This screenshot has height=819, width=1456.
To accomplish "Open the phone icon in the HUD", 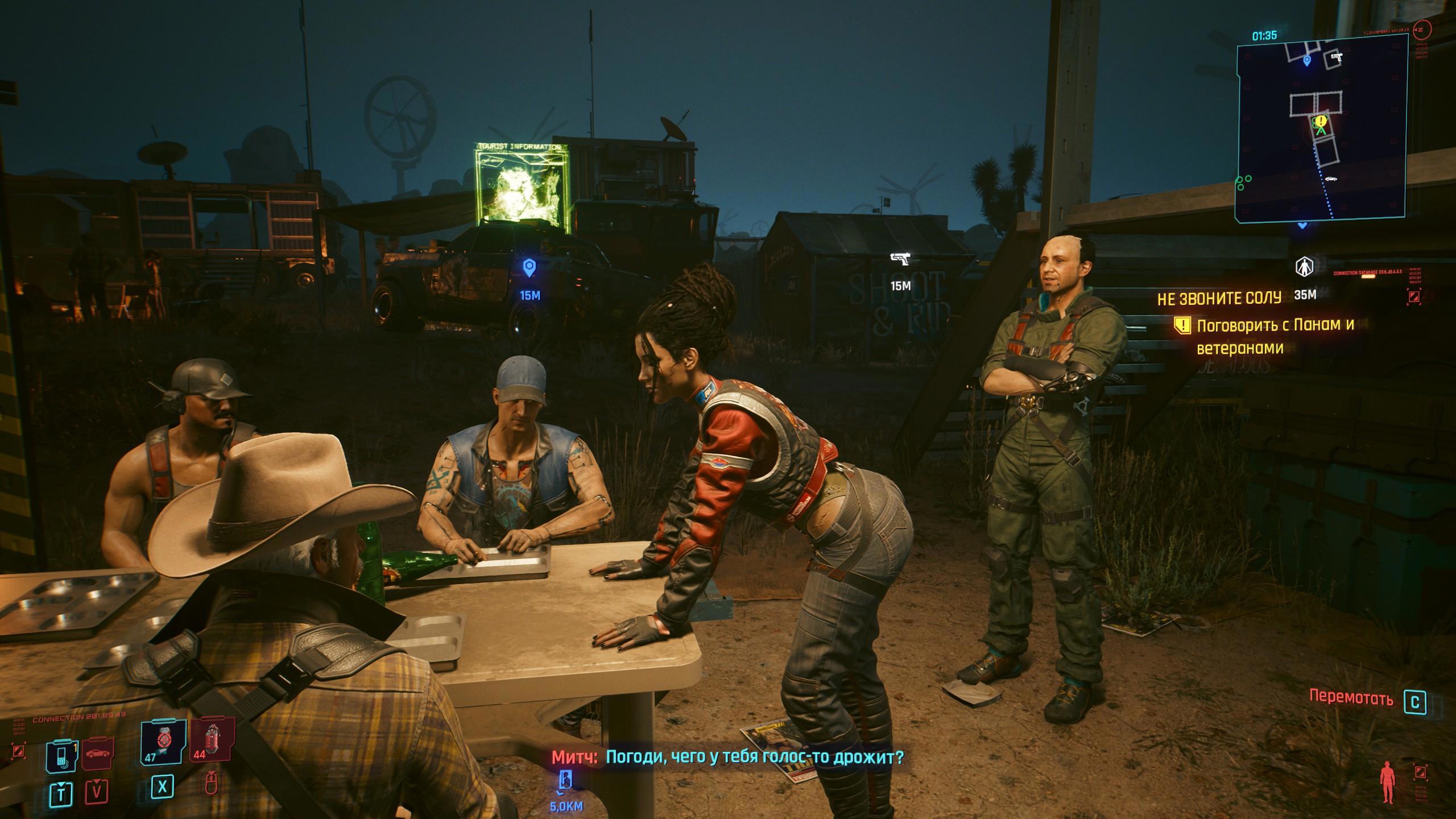I will [x=61, y=755].
